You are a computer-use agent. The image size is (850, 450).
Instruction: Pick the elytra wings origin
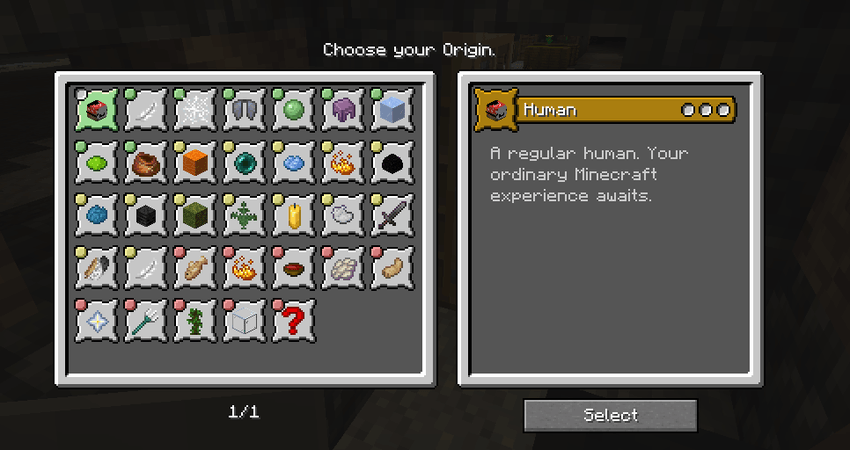(245, 111)
